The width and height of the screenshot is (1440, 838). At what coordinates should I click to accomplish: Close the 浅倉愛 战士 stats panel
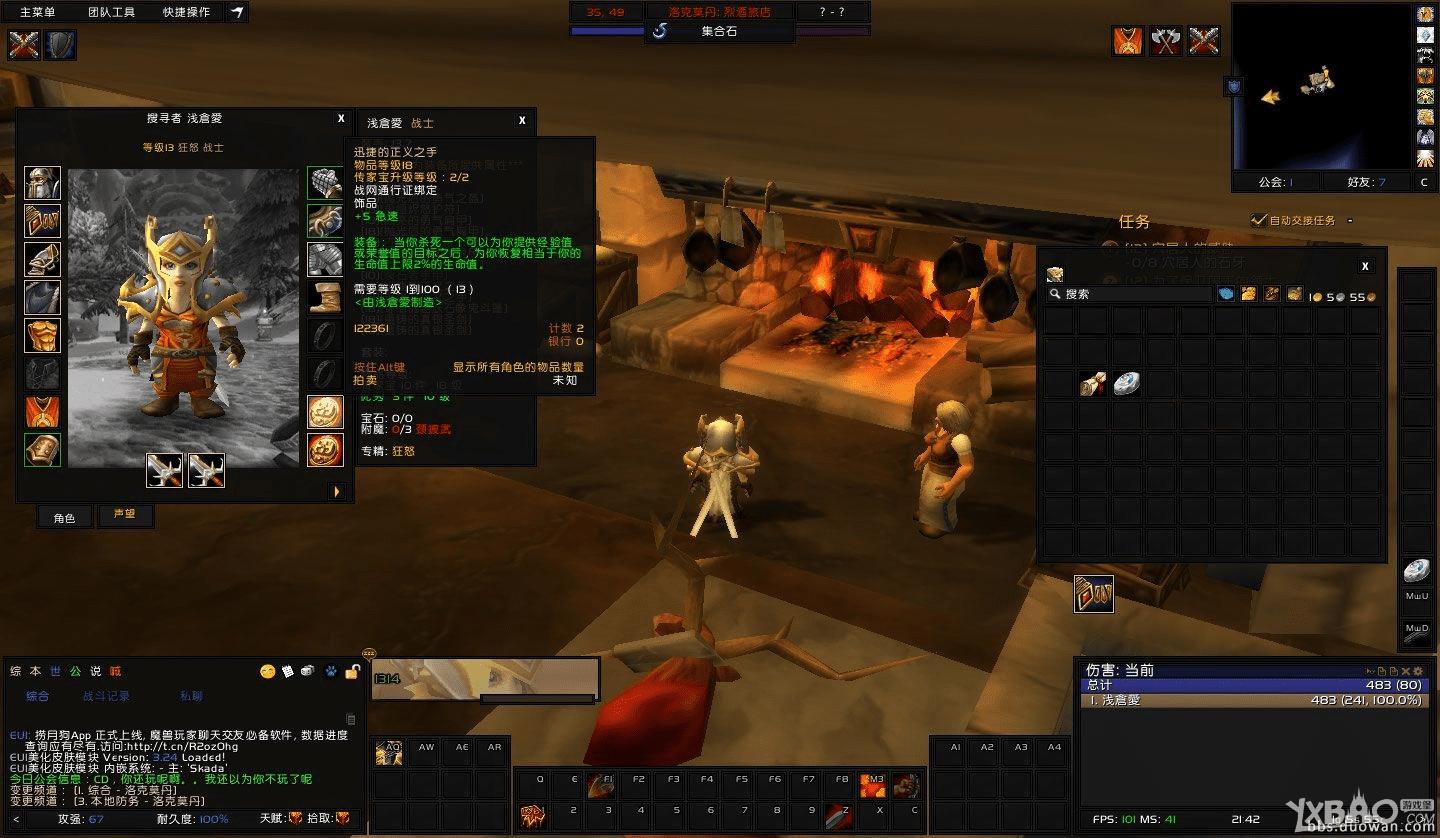522,121
